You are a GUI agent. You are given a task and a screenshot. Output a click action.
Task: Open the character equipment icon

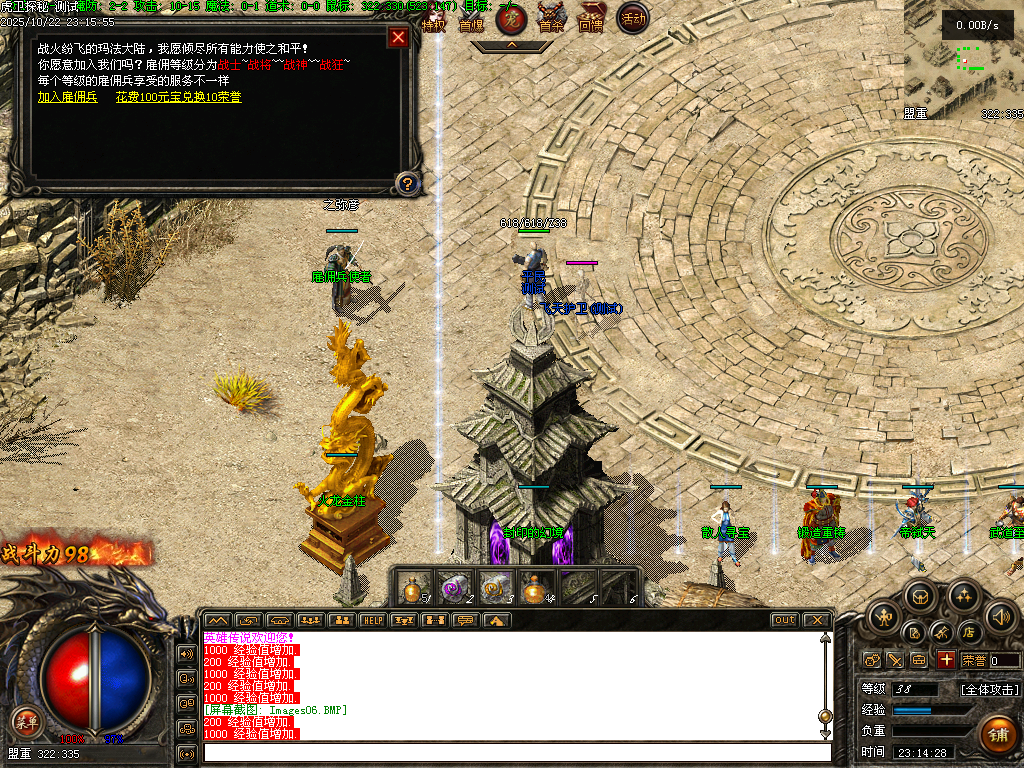[x=883, y=617]
